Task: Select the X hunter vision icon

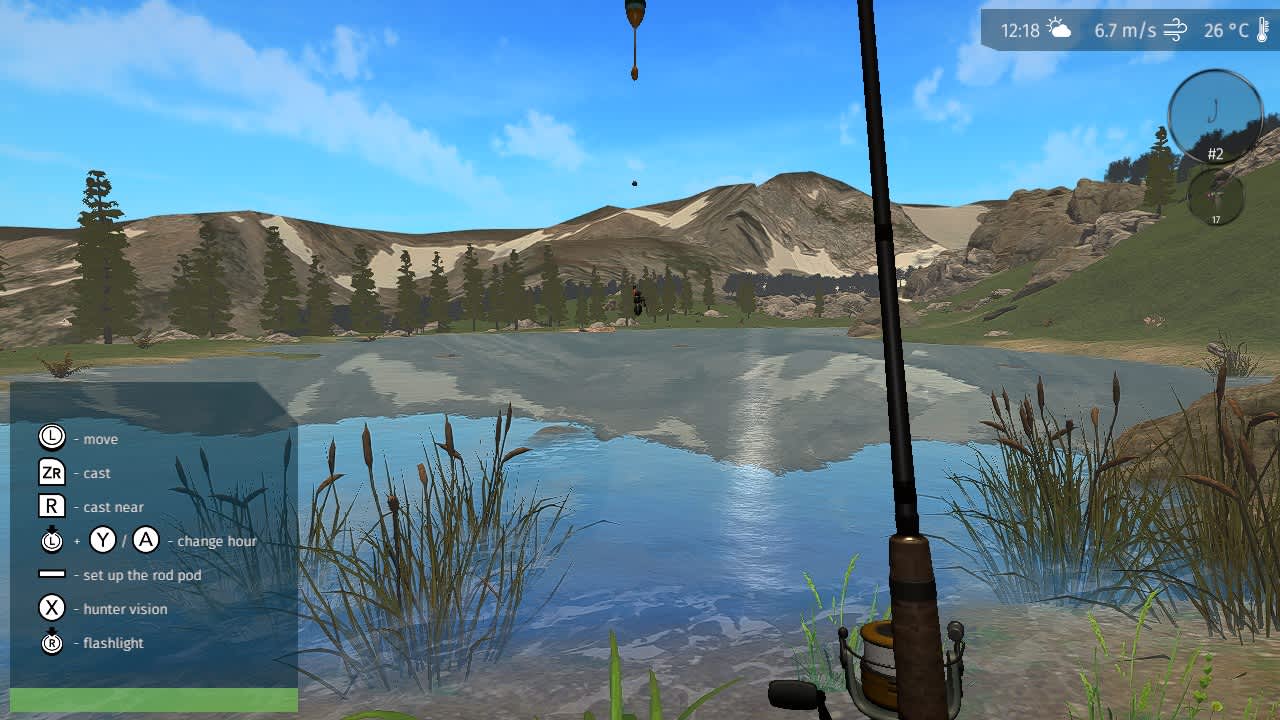Action: (50, 609)
